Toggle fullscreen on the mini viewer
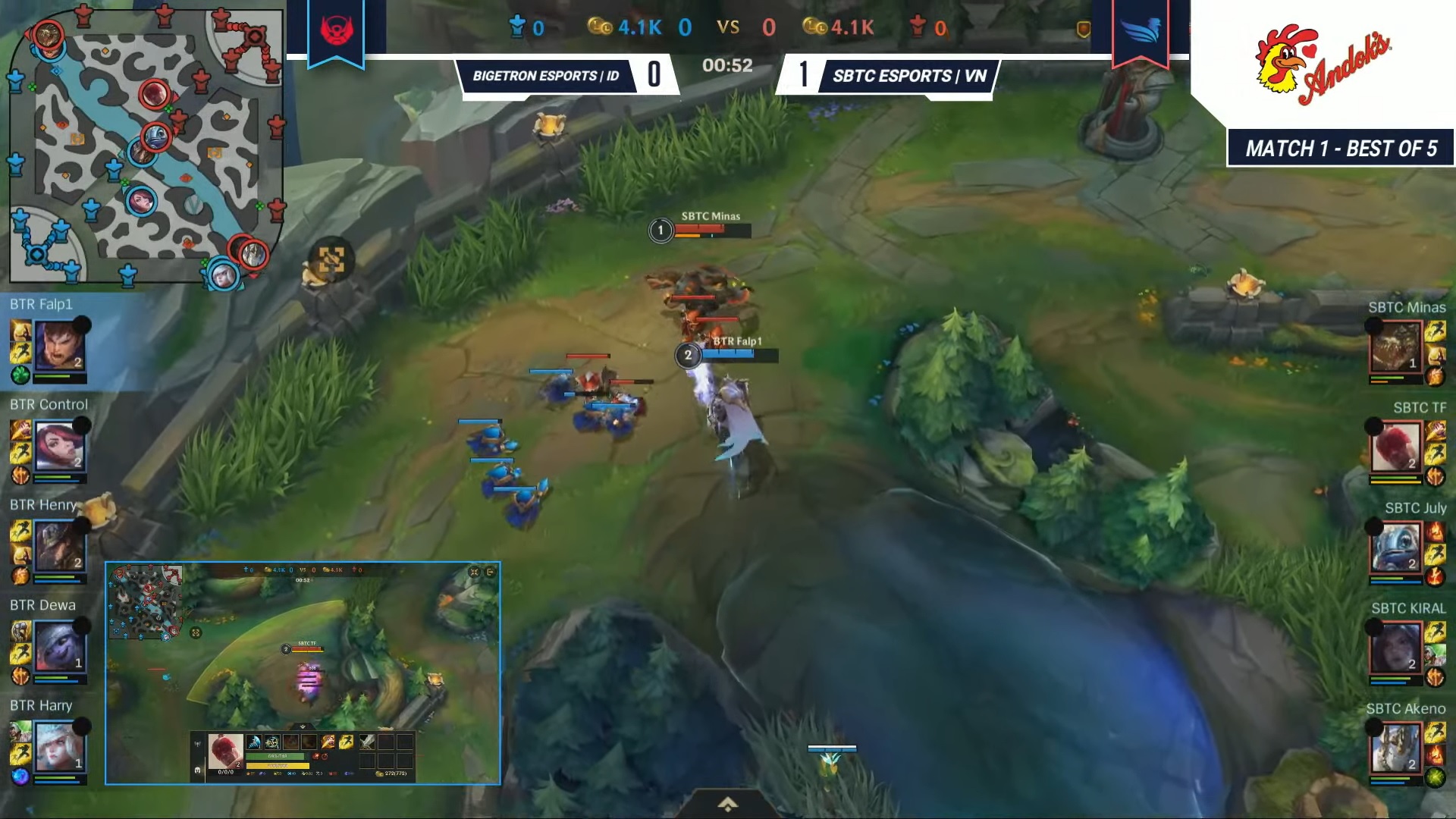1456x819 pixels. pos(475,572)
